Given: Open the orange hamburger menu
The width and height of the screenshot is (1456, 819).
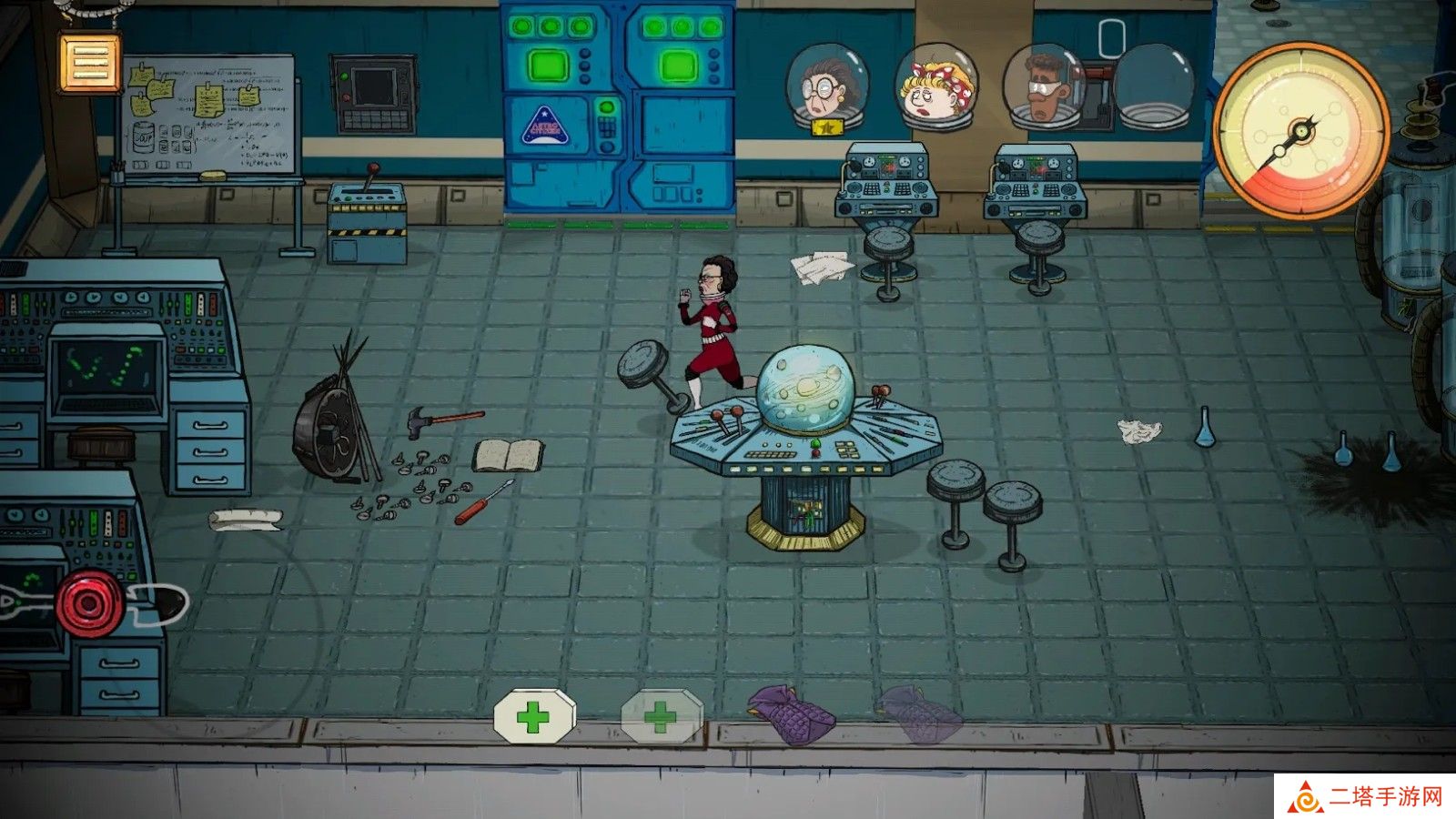Looking at the screenshot, I should (x=90, y=62).
